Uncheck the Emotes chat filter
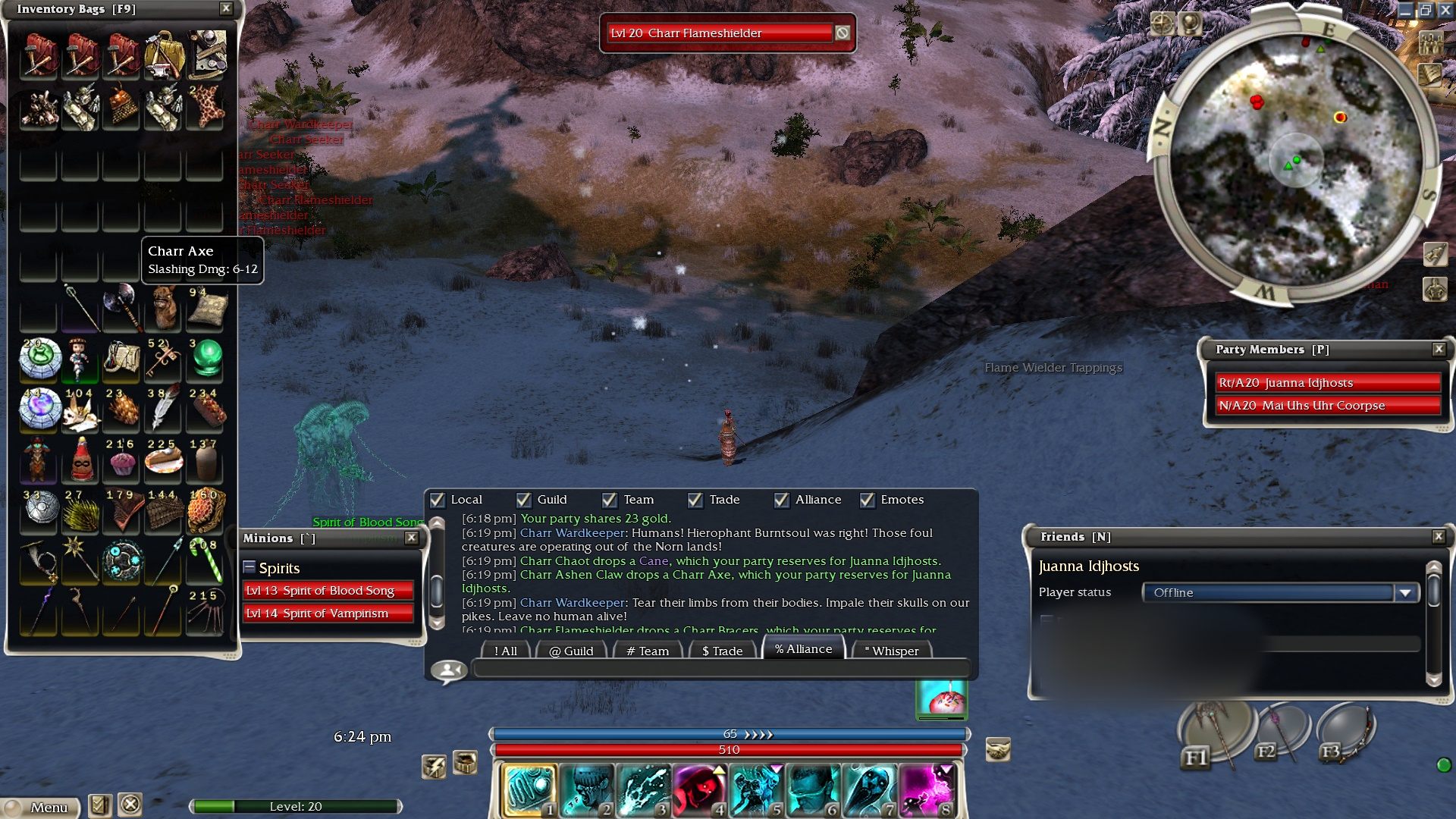The width and height of the screenshot is (1456, 819). pos(867,500)
